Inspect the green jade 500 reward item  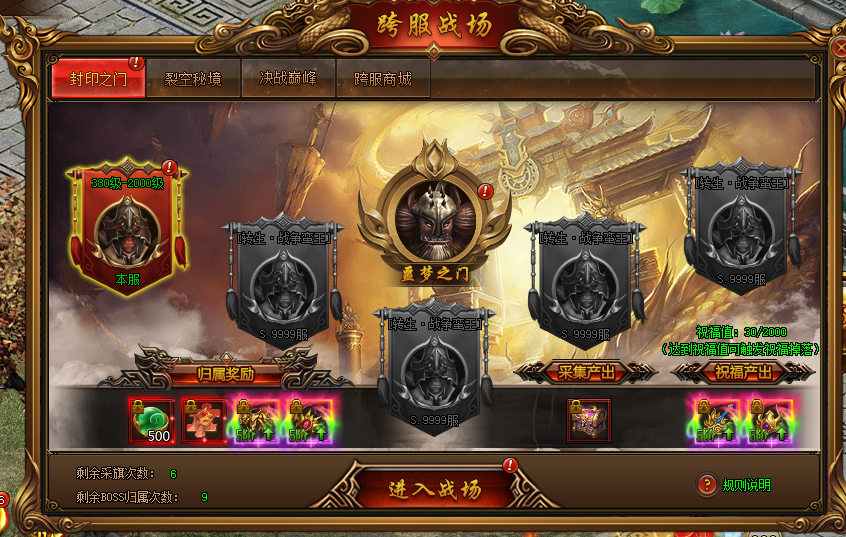[x=151, y=421]
